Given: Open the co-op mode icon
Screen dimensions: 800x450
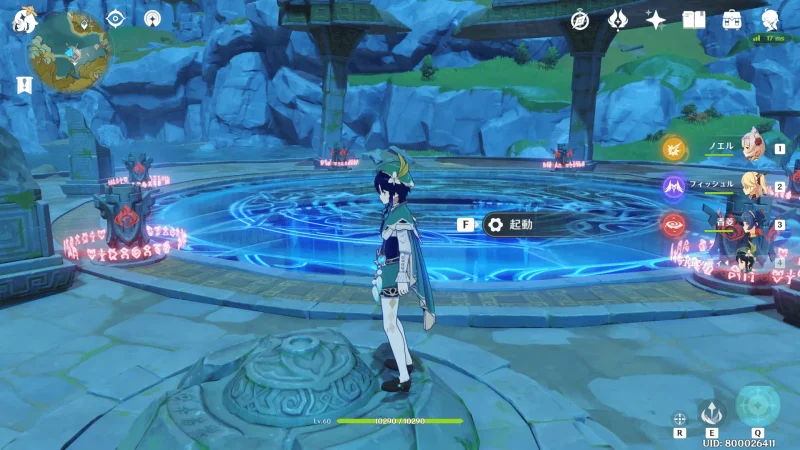Looking at the screenshot, I should pyautogui.click(x=152, y=18).
